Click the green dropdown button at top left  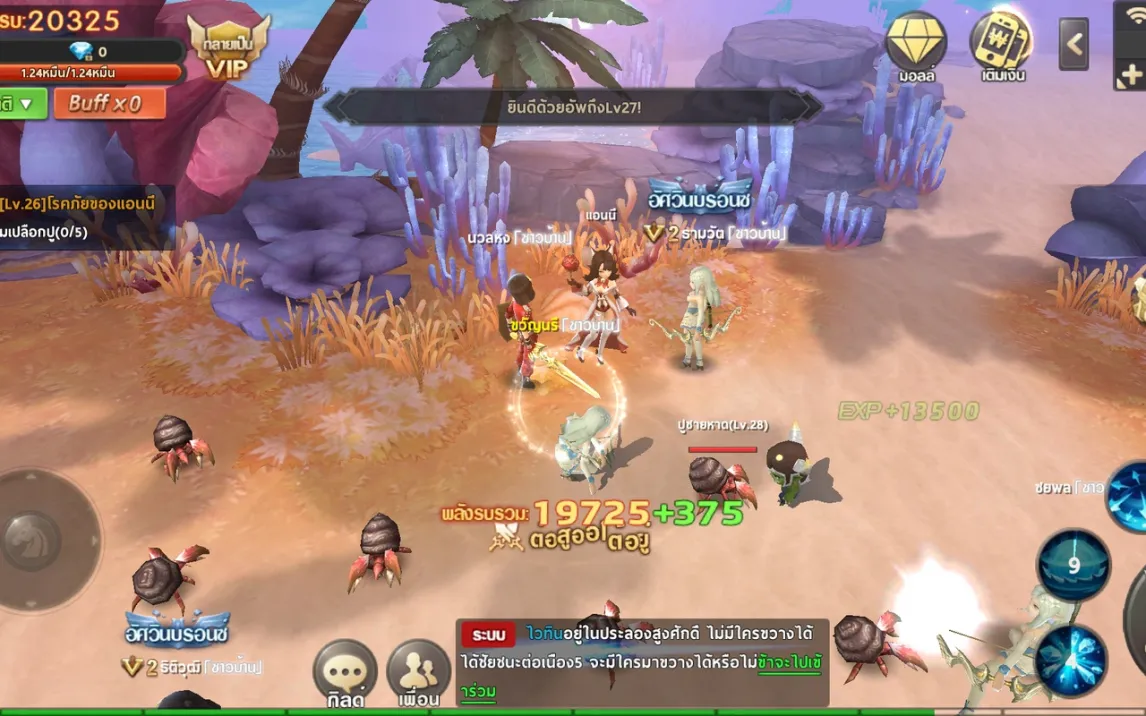pyautogui.click(x=22, y=103)
